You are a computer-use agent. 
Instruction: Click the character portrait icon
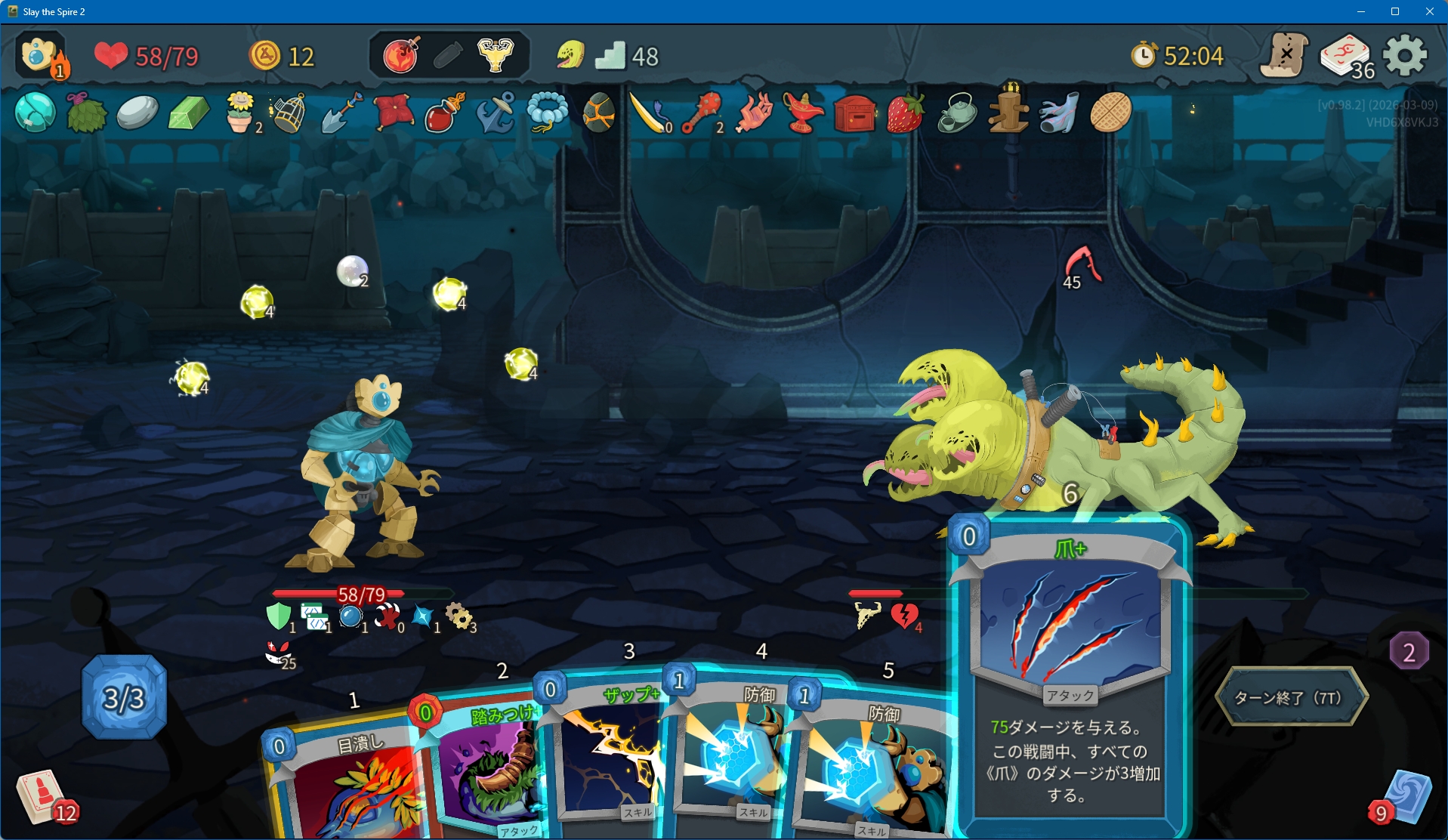click(x=39, y=55)
